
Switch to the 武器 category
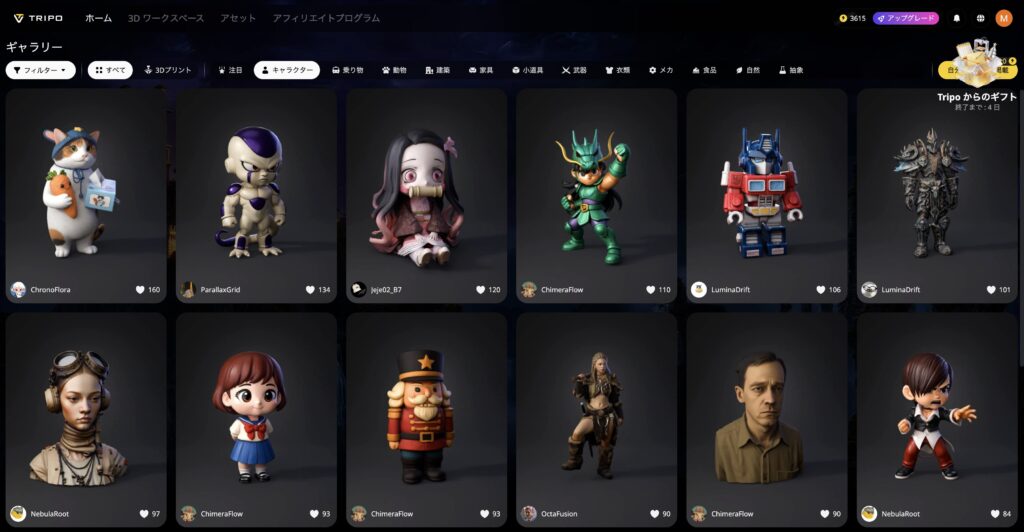[x=574, y=70]
